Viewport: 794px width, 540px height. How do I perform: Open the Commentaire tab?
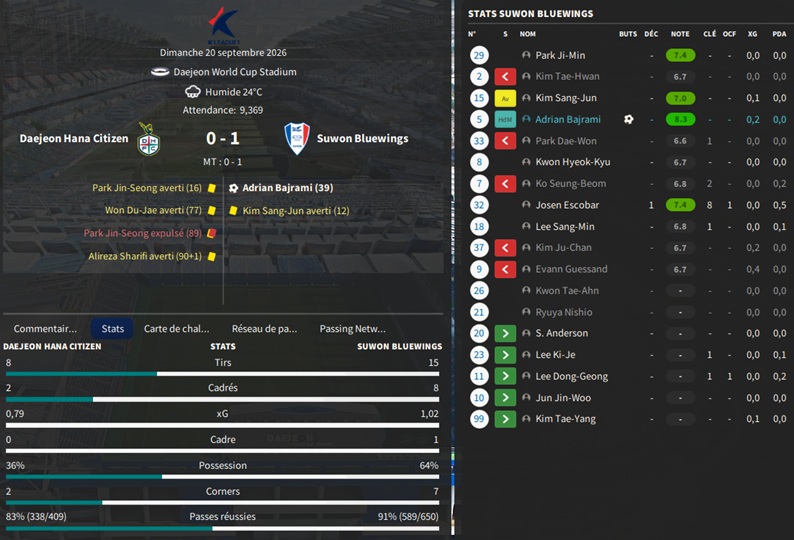(45, 328)
